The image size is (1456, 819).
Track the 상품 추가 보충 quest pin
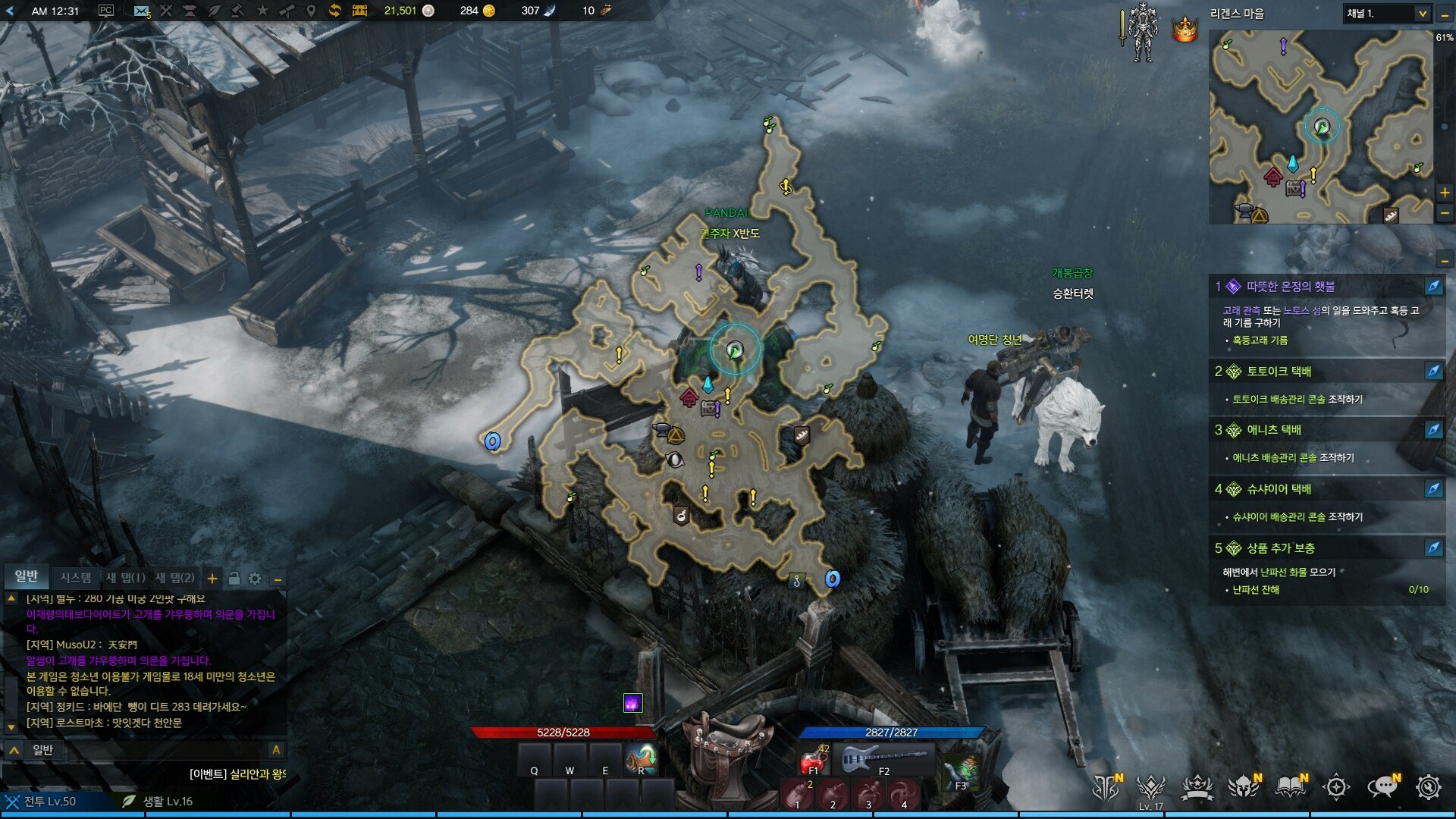pos(1433,548)
